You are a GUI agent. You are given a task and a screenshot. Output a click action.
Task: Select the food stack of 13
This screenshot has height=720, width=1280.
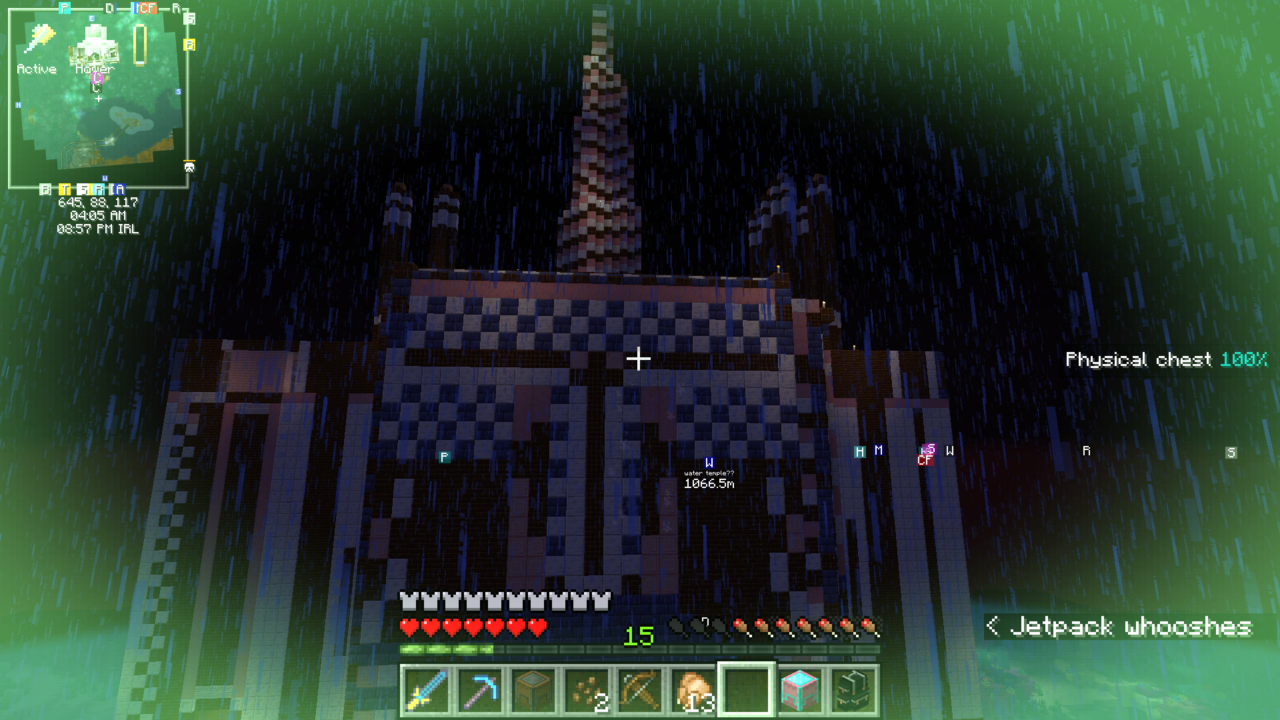693,690
